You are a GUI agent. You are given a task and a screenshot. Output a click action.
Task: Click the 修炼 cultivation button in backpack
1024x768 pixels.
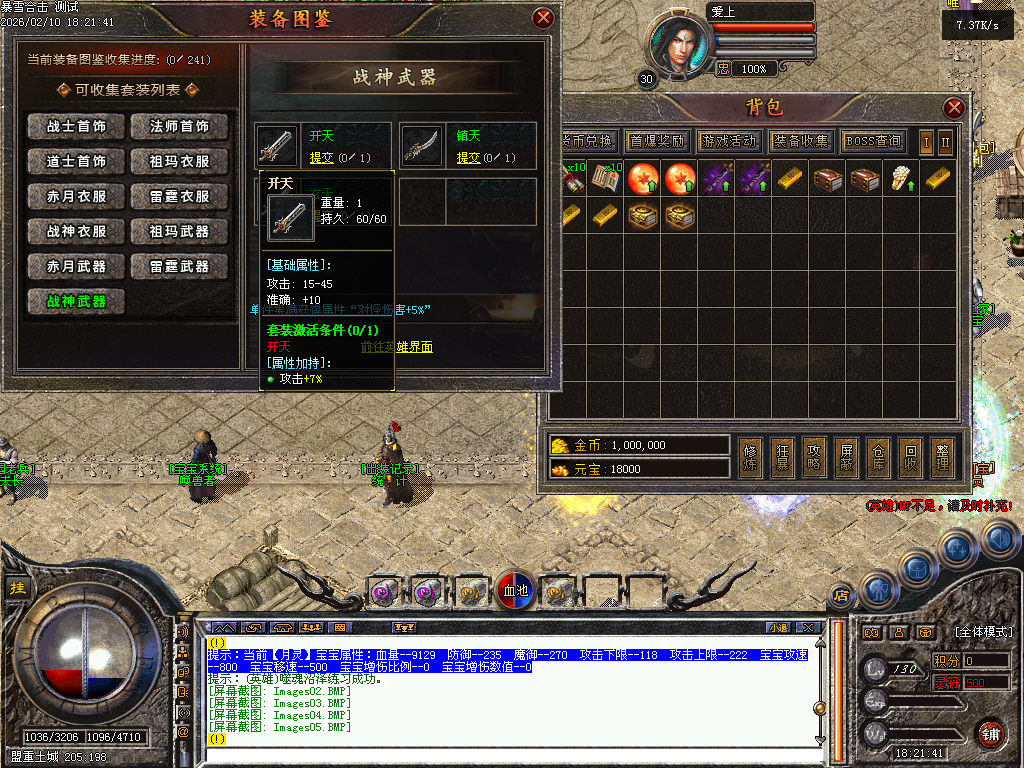(751, 457)
